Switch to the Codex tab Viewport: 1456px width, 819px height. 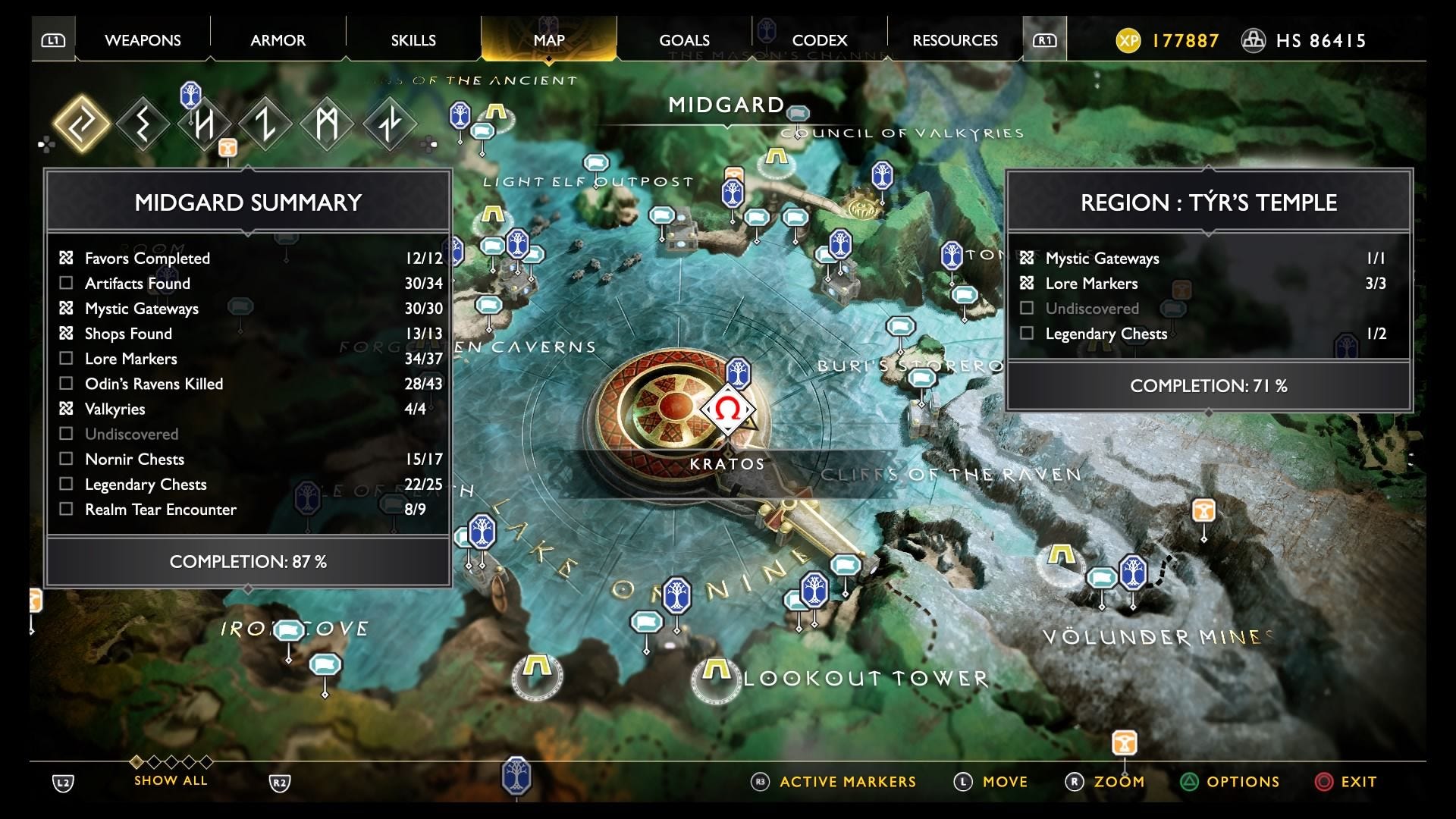(x=819, y=40)
